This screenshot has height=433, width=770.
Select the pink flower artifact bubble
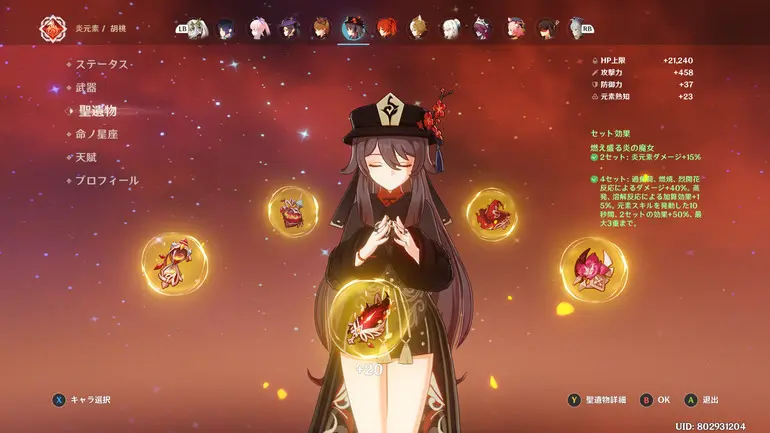coord(593,268)
